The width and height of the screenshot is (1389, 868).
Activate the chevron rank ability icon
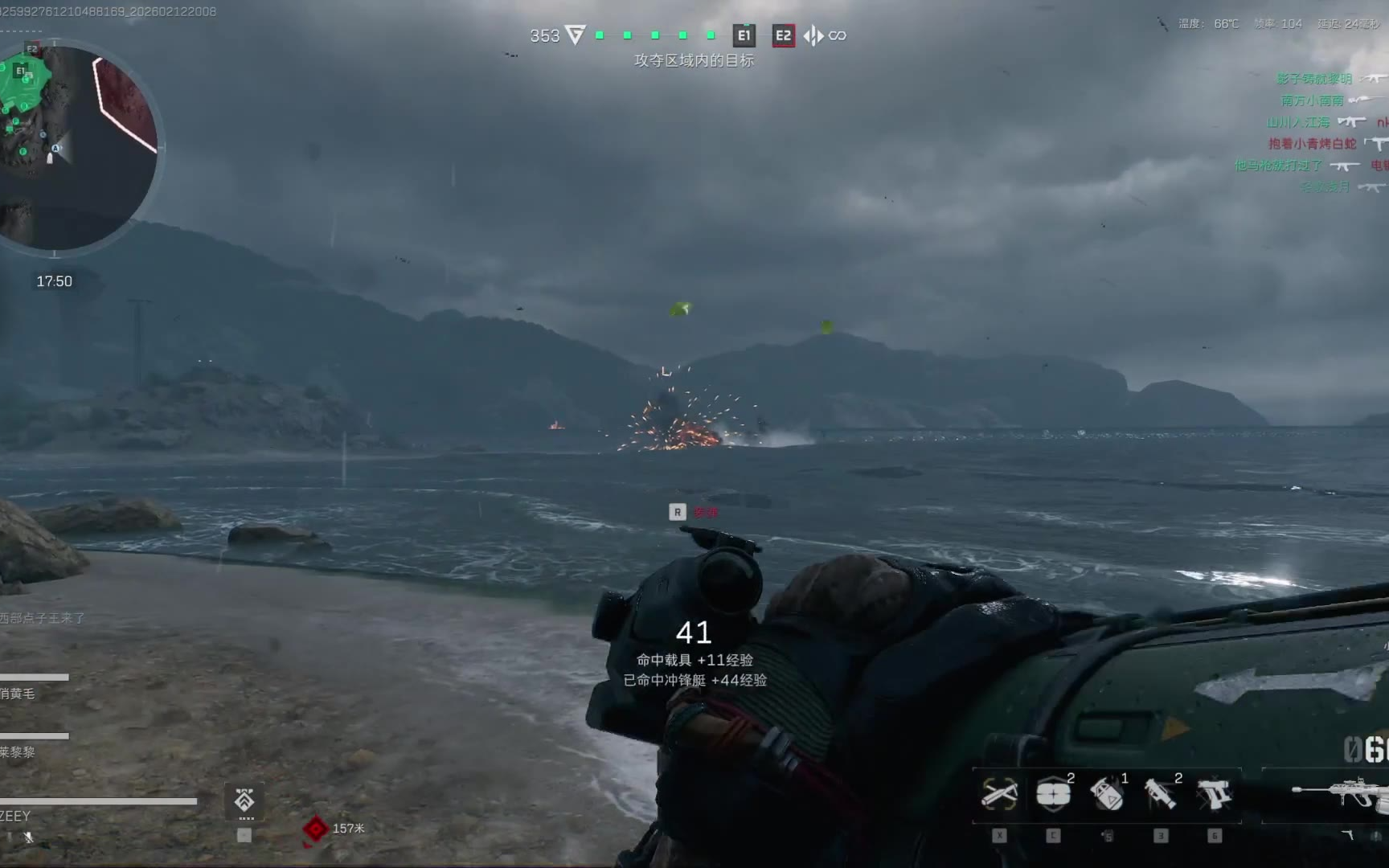pos(244,800)
